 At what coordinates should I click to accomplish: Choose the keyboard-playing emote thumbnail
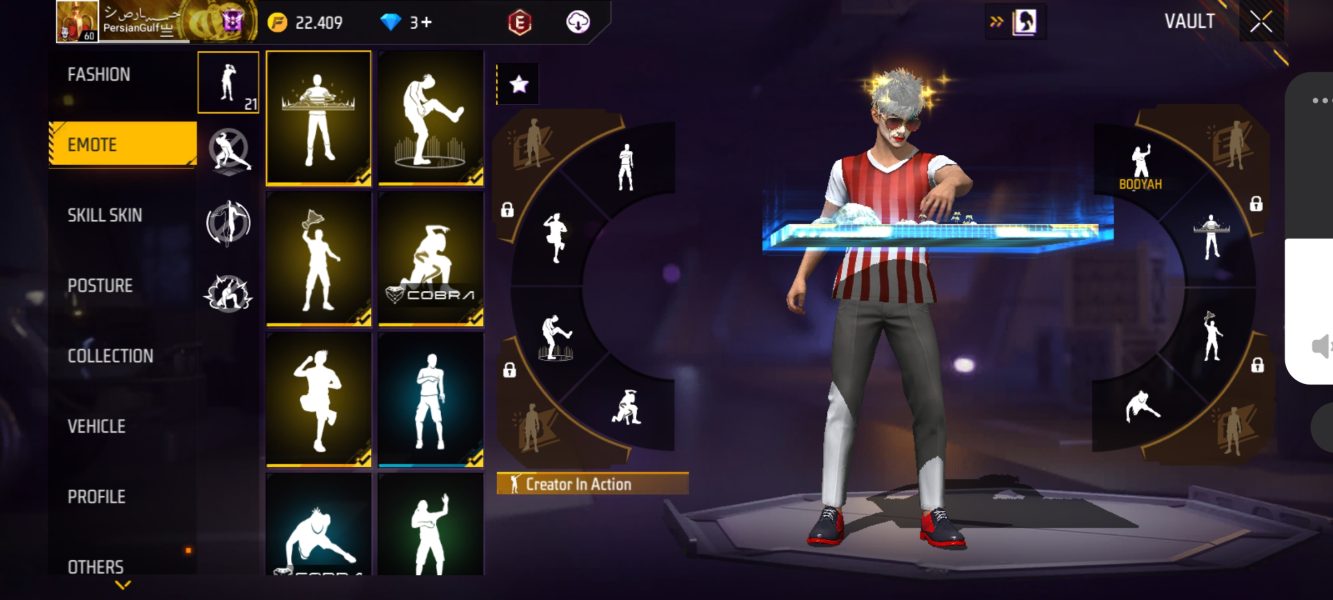(x=318, y=118)
